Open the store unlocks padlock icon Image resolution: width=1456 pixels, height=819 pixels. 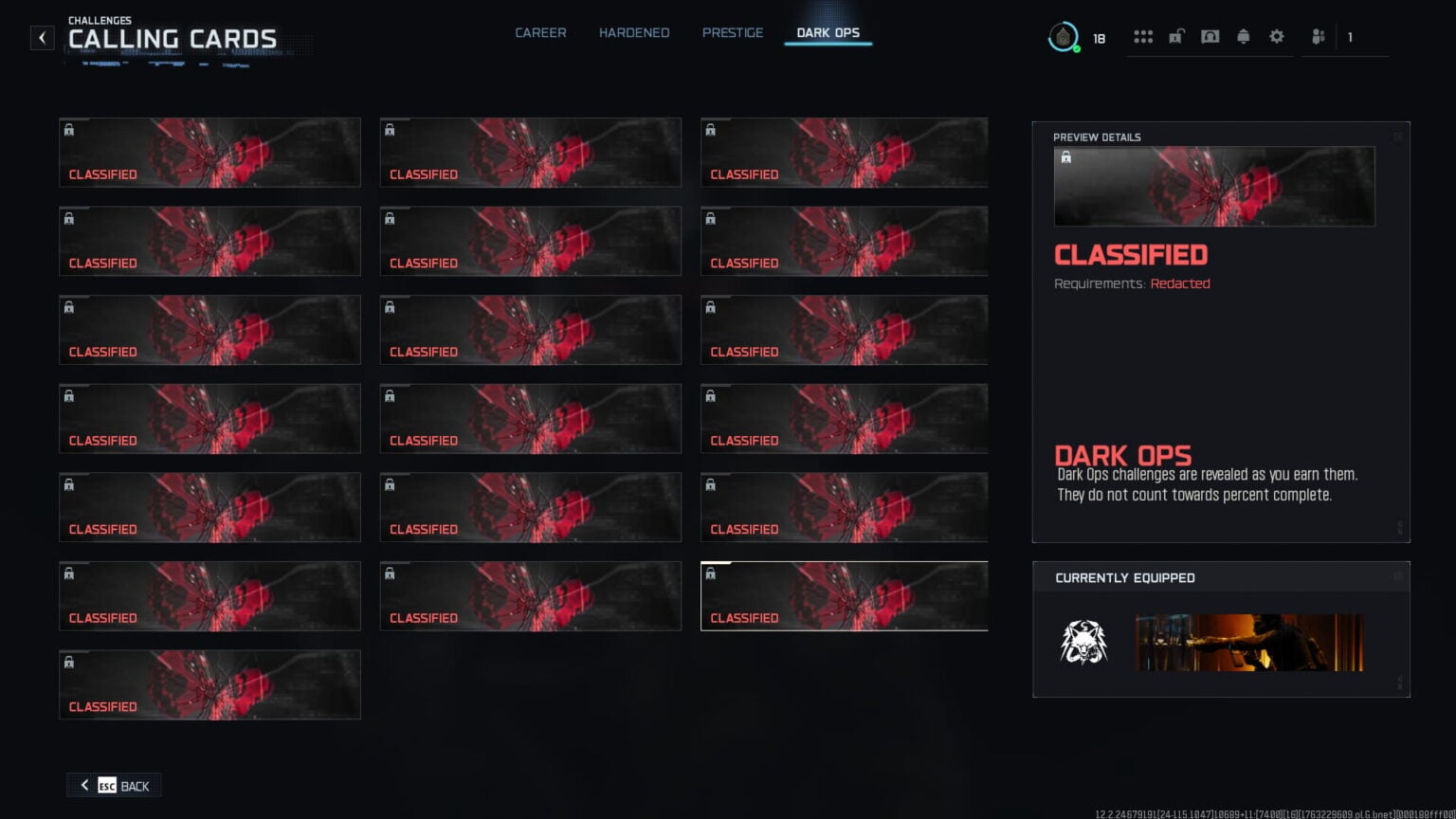pyautogui.click(x=1176, y=36)
